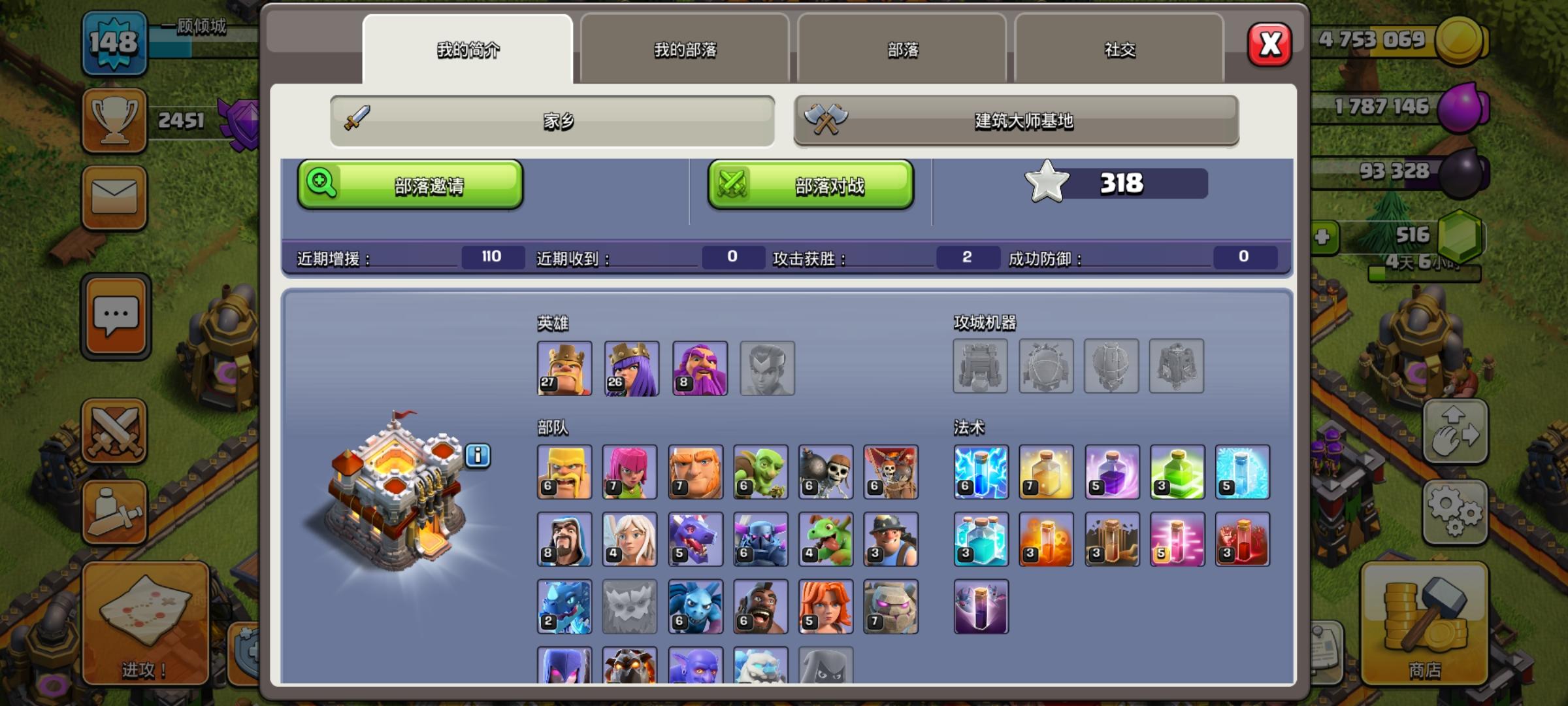Expand the attack swords panel
Screen dimensions: 1568x706
coord(115,433)
